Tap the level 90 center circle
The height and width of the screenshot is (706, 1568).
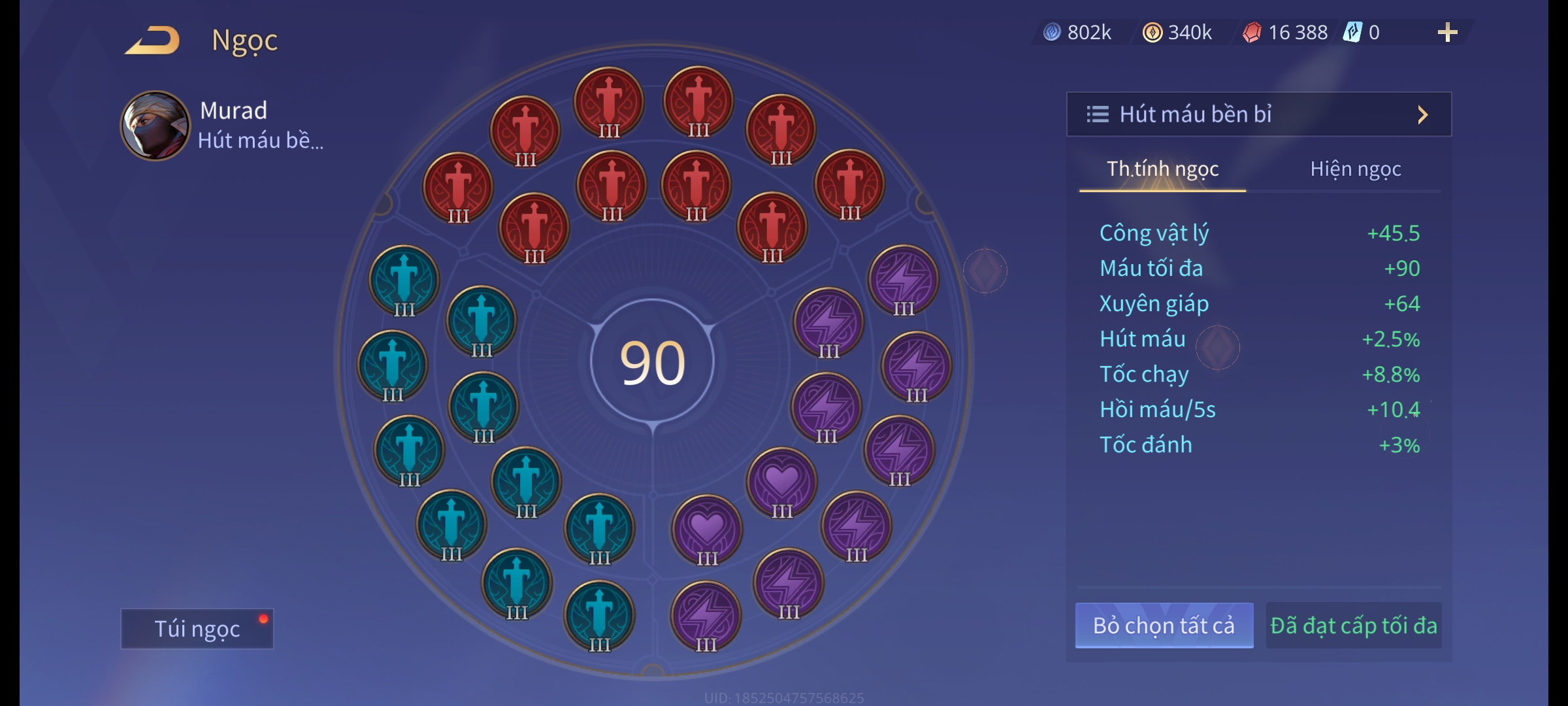[652, 363]
